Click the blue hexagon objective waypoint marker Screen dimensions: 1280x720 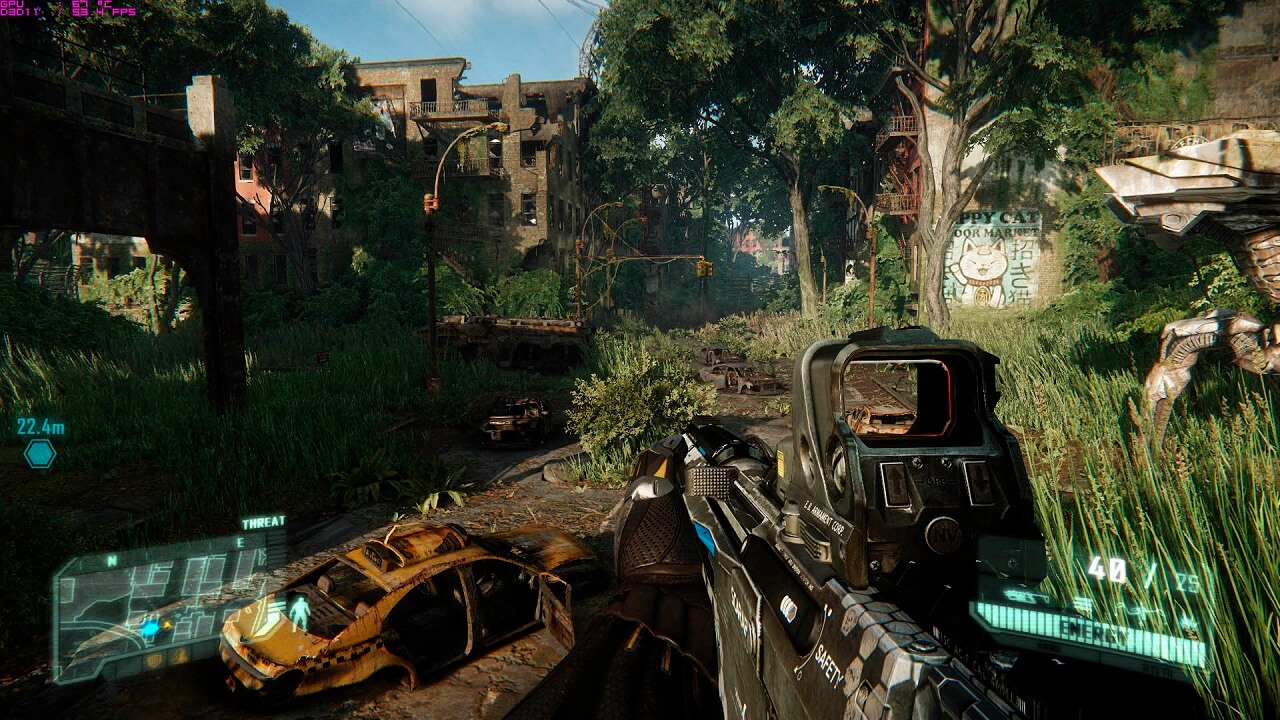pyautogui.click(x=40, y=454)
